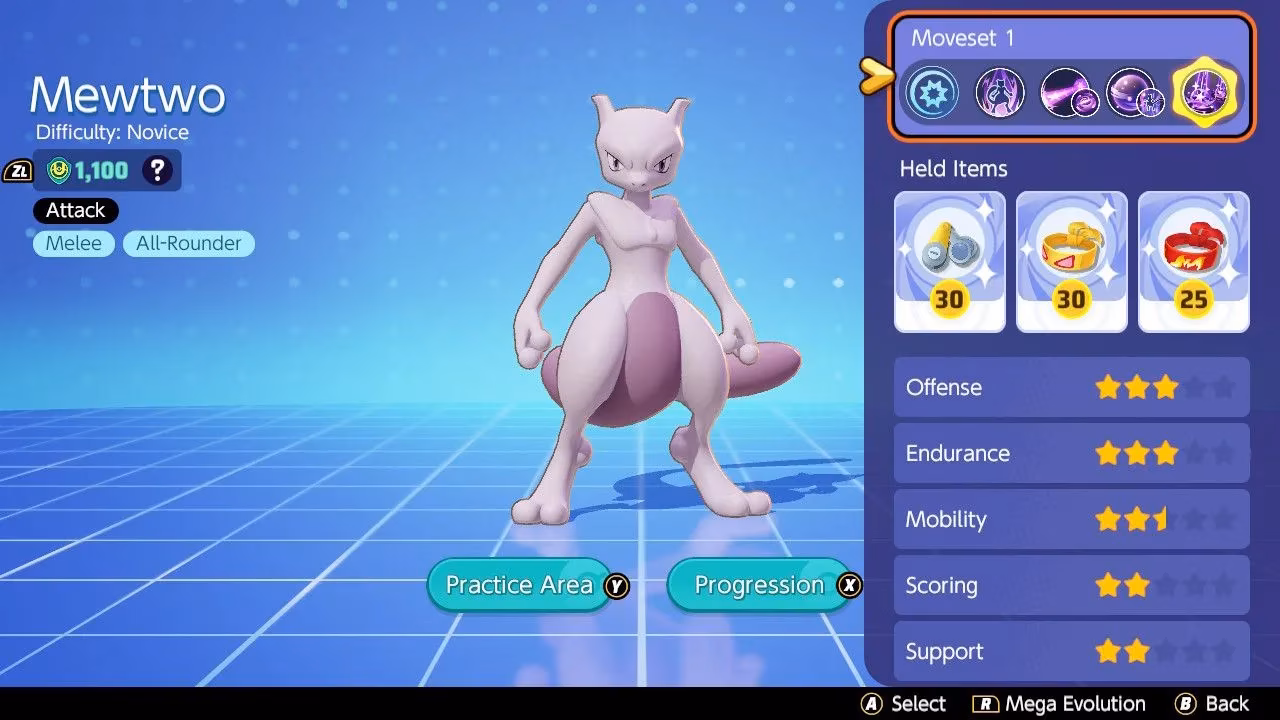Viewport: 1280px width, 720px height.
Task: Click the Melee type tag
Action: 72,243
